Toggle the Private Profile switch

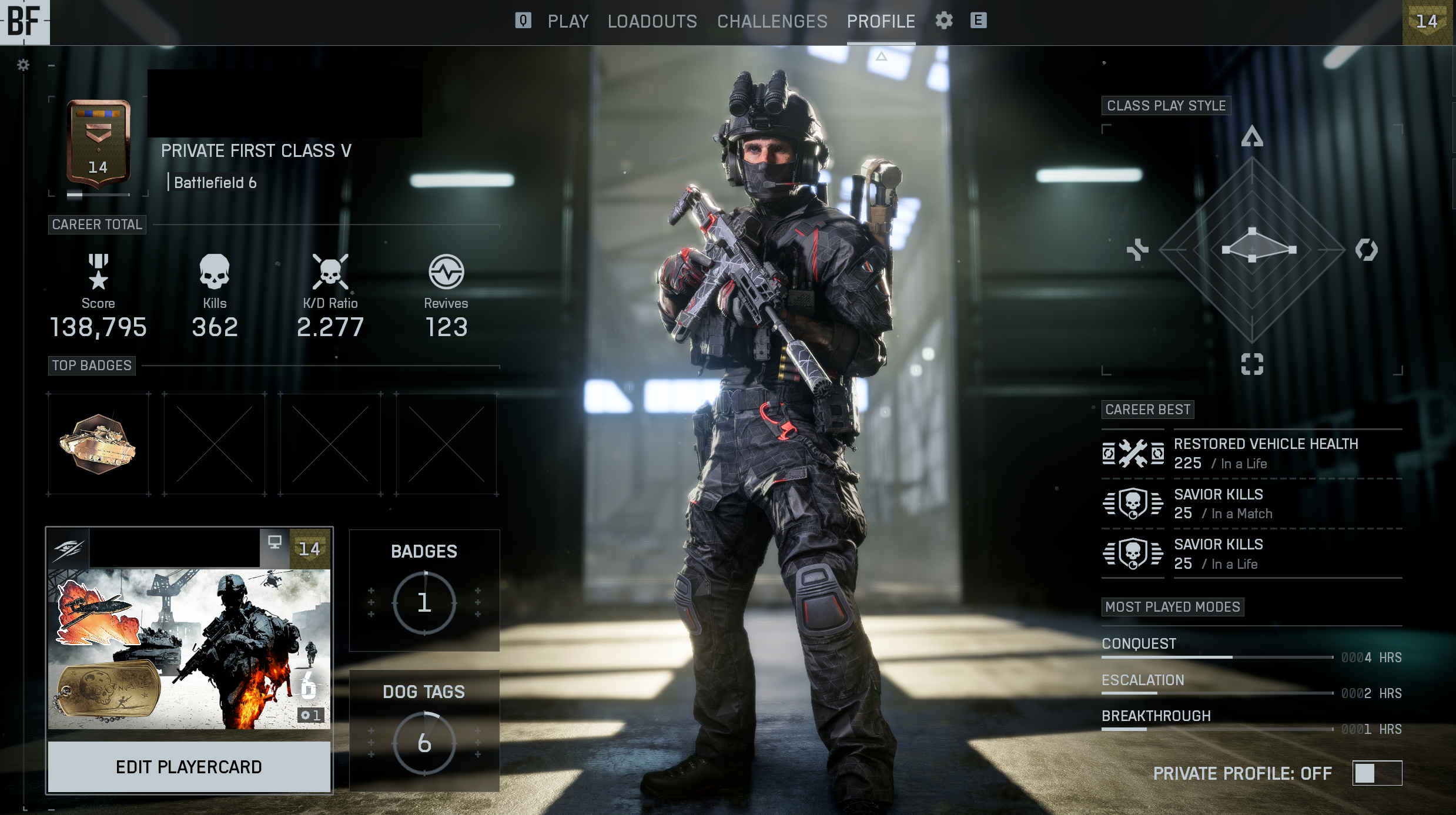click(1377, 773)
